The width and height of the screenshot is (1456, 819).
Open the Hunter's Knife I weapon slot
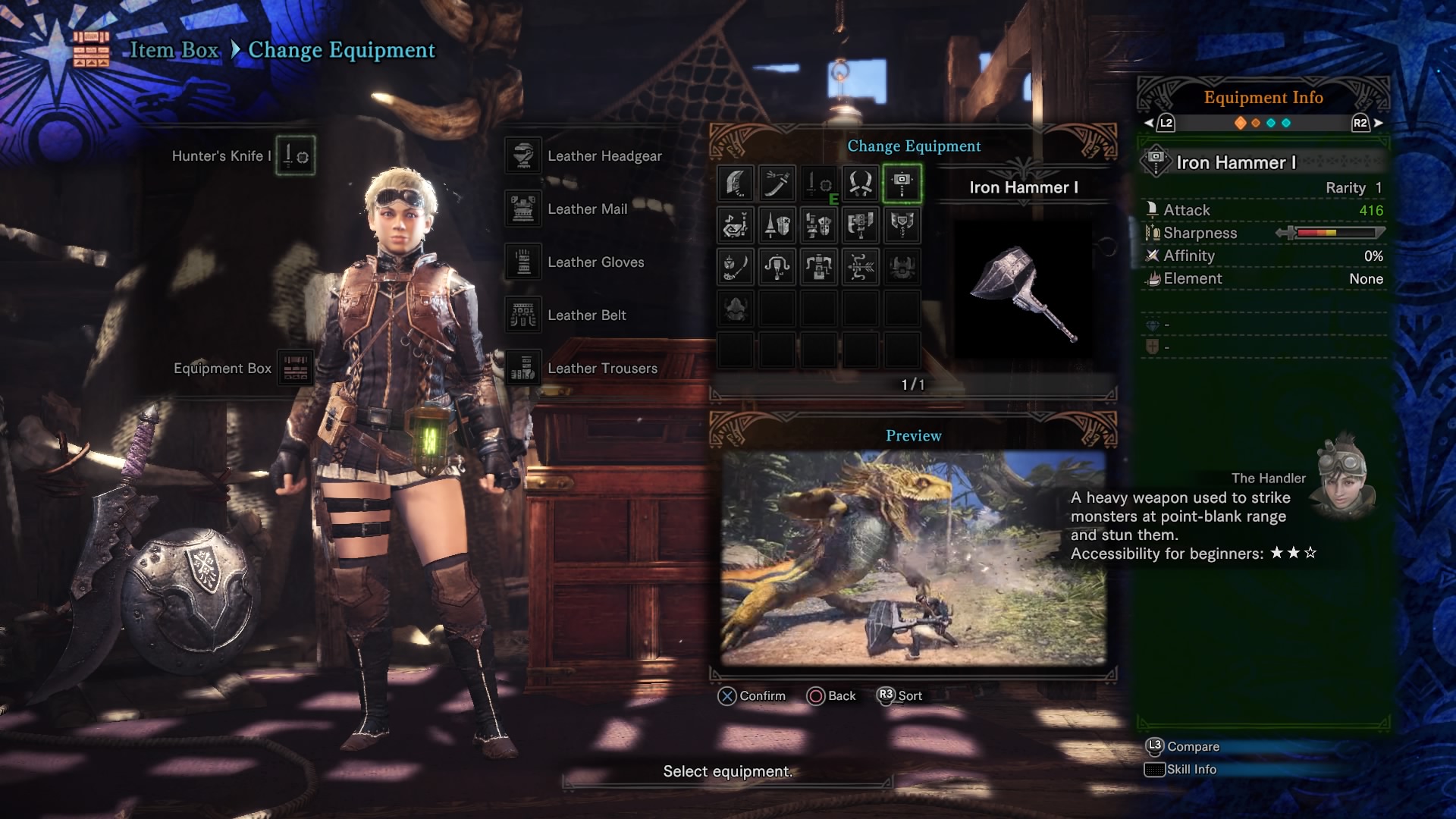(x=295, y=156)
